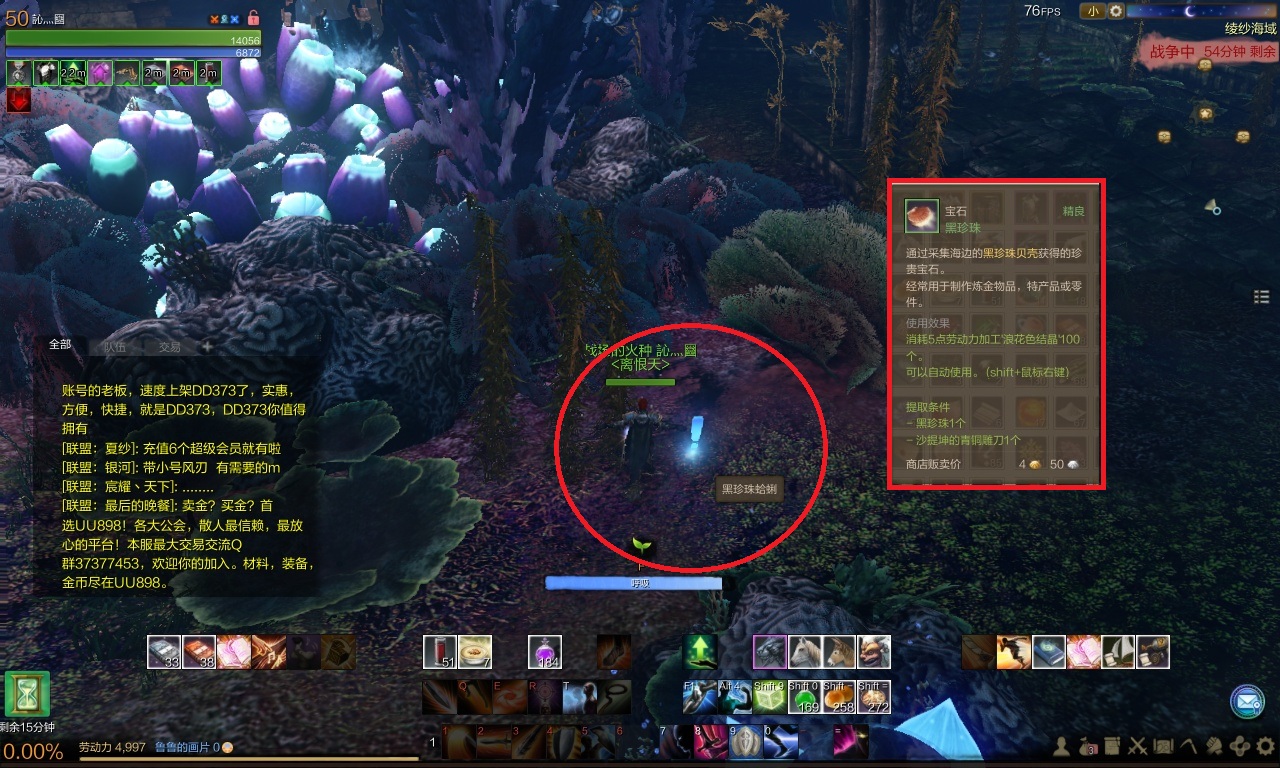Select the 全部 chat tab

[x=60, y=344]
